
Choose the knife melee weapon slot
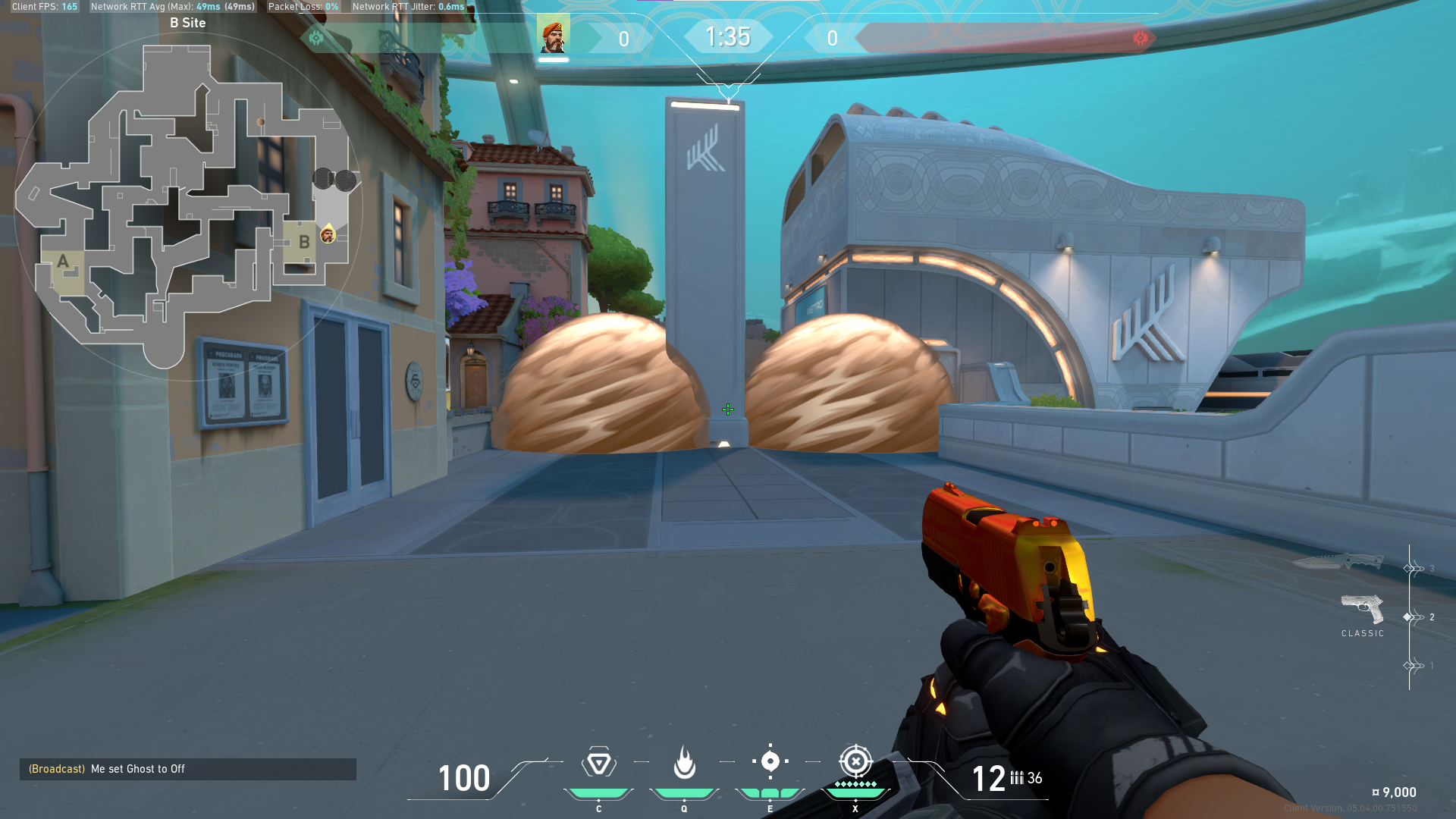tap(1338, 563)
